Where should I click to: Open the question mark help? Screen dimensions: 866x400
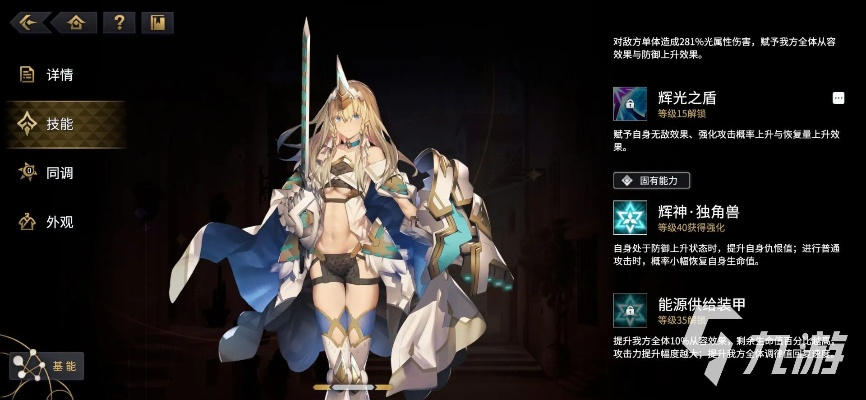point(118,22)
